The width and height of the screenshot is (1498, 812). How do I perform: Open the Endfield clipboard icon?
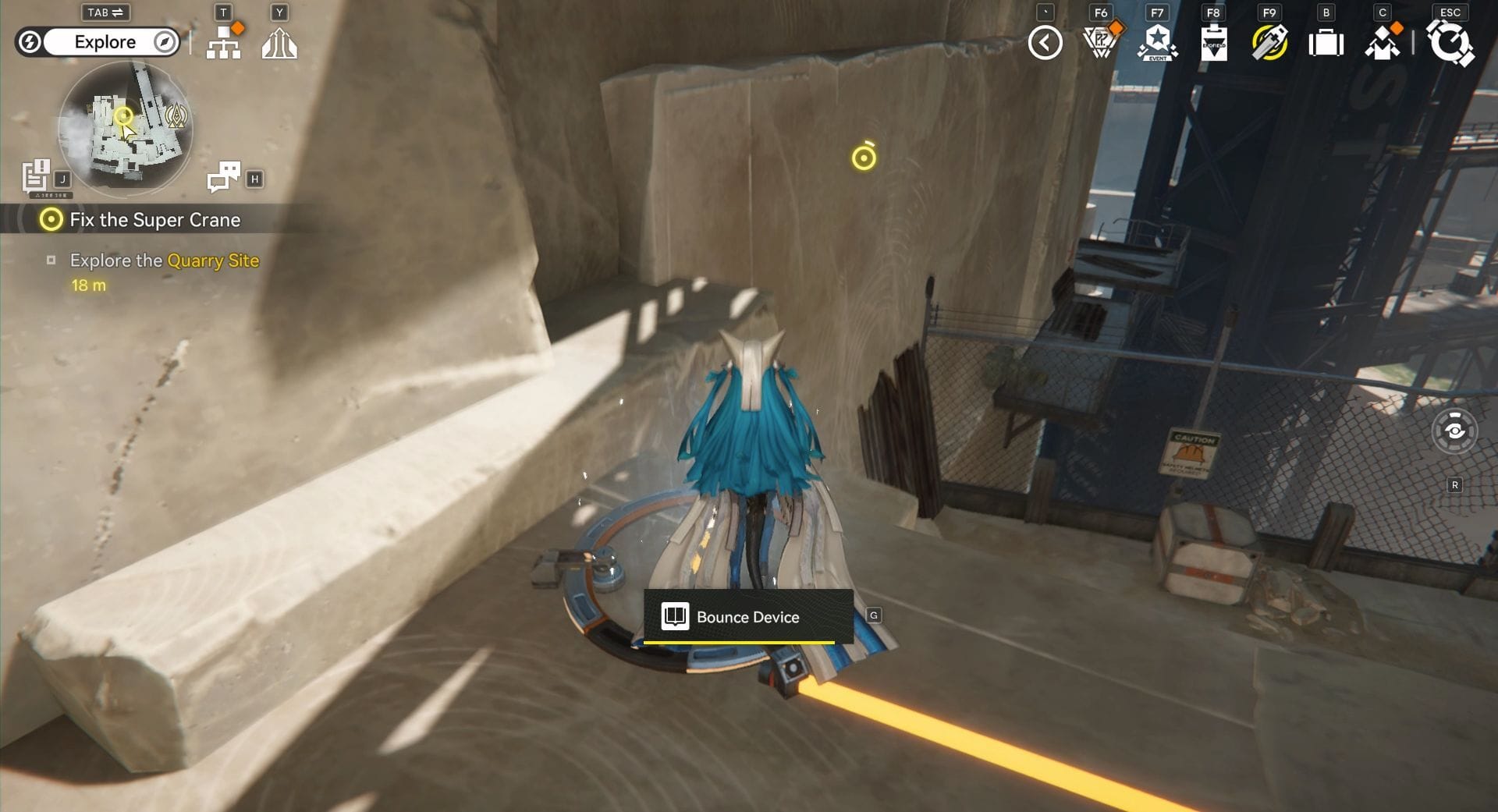coord(1213,43)
